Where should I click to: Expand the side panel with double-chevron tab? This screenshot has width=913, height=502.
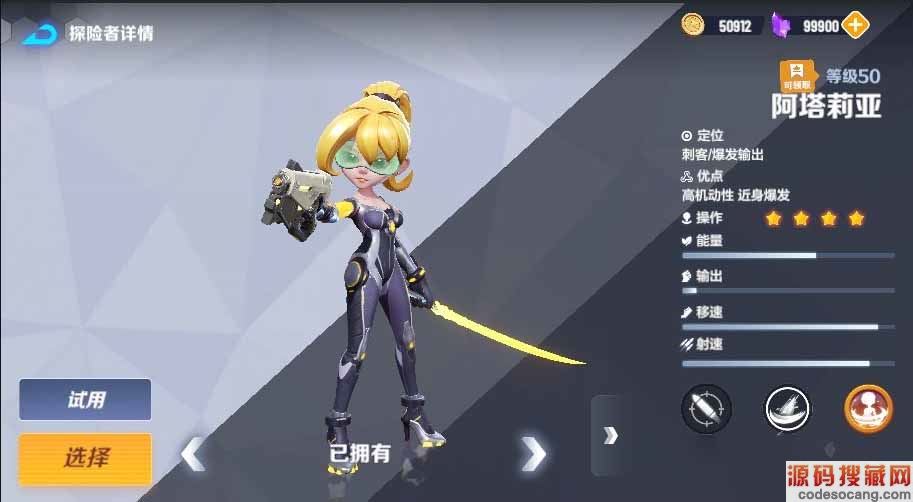tap(610, 435)
